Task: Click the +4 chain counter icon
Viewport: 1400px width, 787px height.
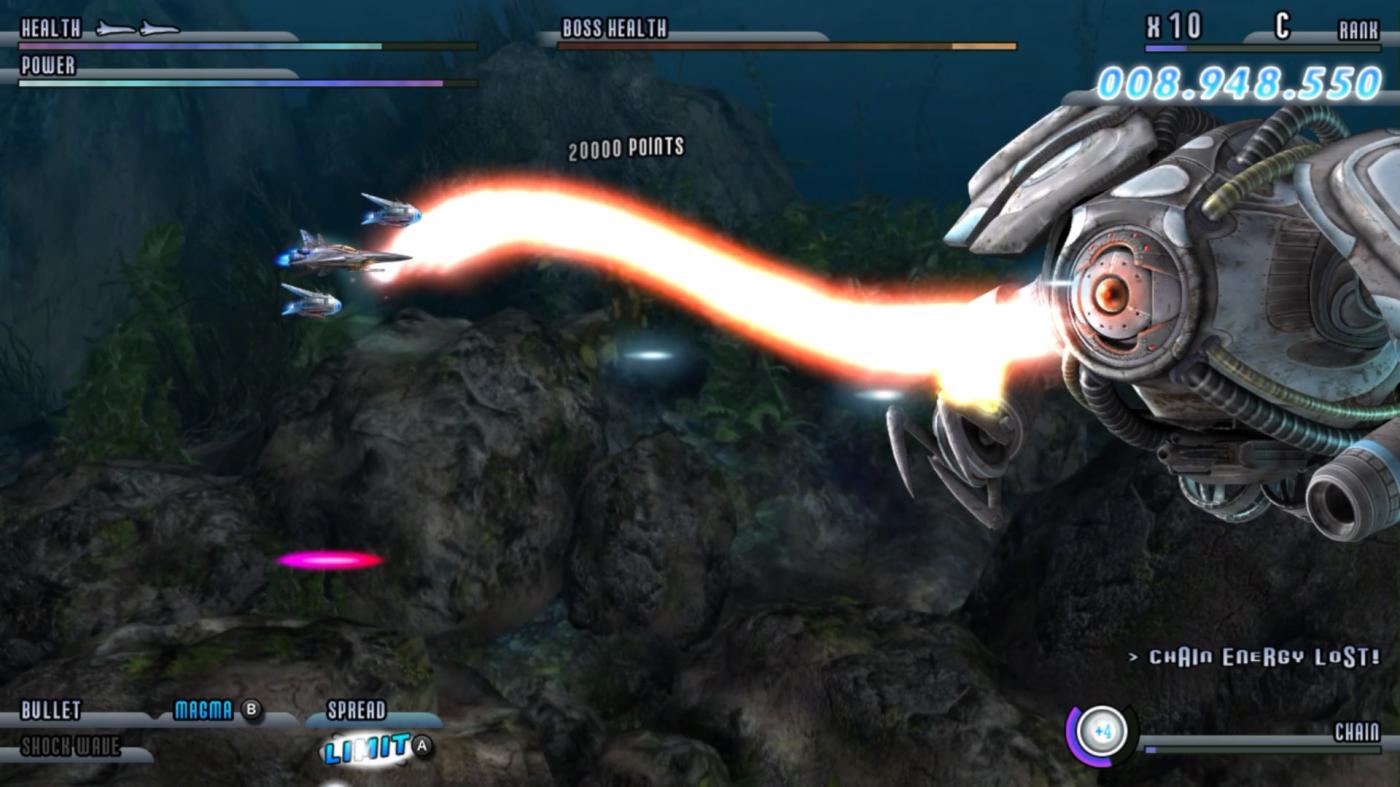Action: pos(1101,733)
